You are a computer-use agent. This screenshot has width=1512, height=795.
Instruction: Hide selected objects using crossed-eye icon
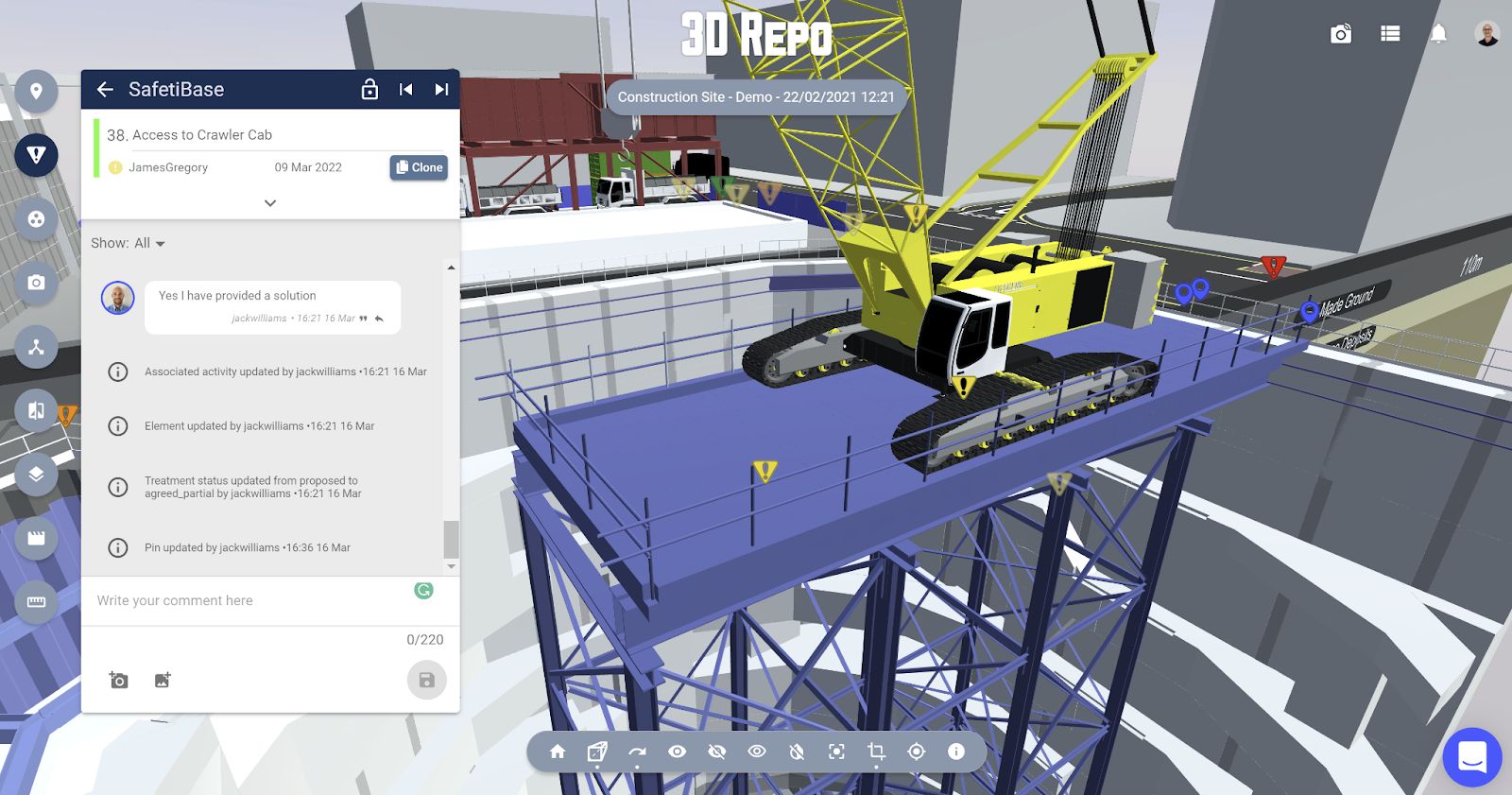coord(716,752)
